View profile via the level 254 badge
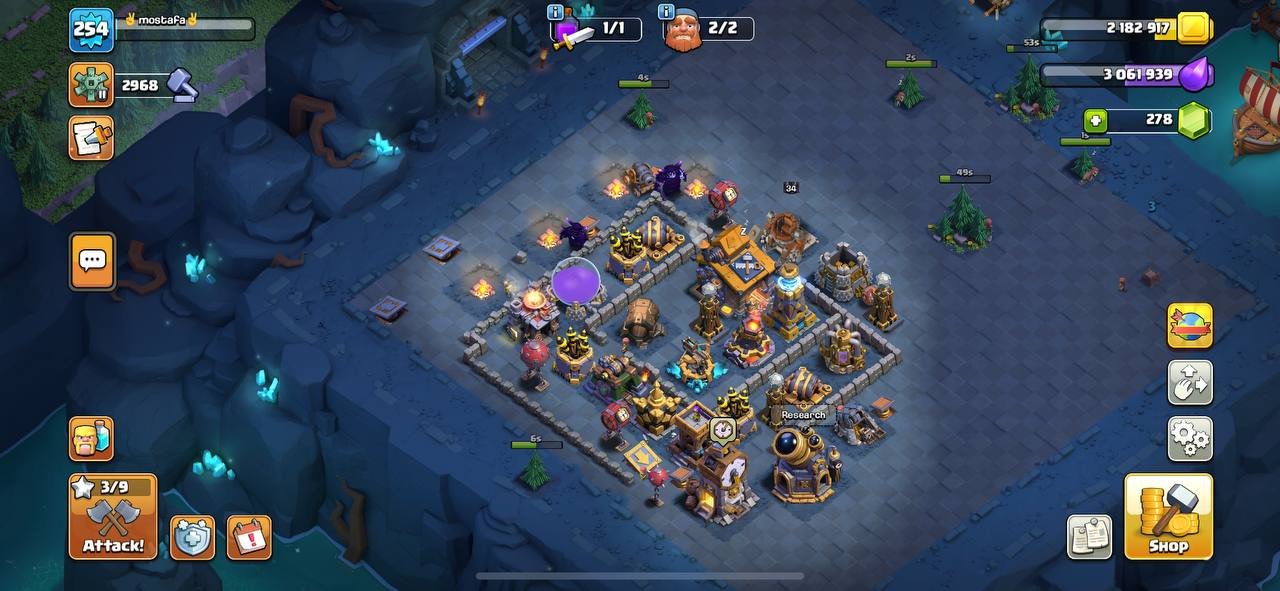This screenshot has height=591, width=1280. coord(91,29)
